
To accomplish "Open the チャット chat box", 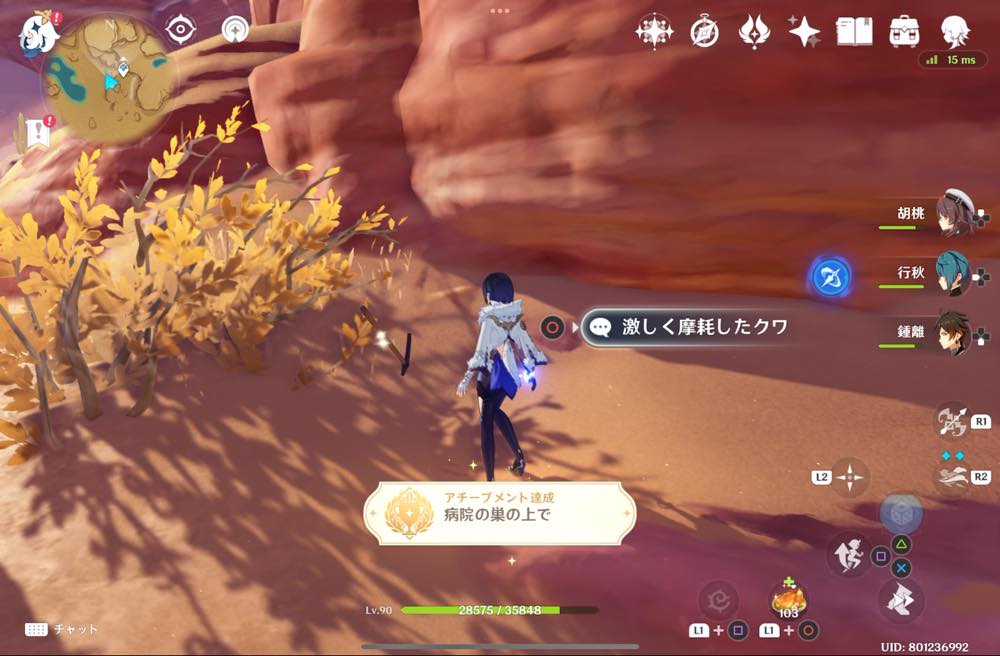I will [x=62, y=629].
